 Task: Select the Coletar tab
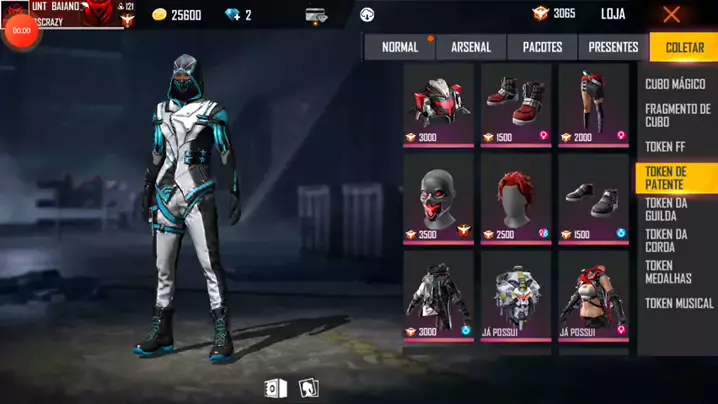point(684,47)
